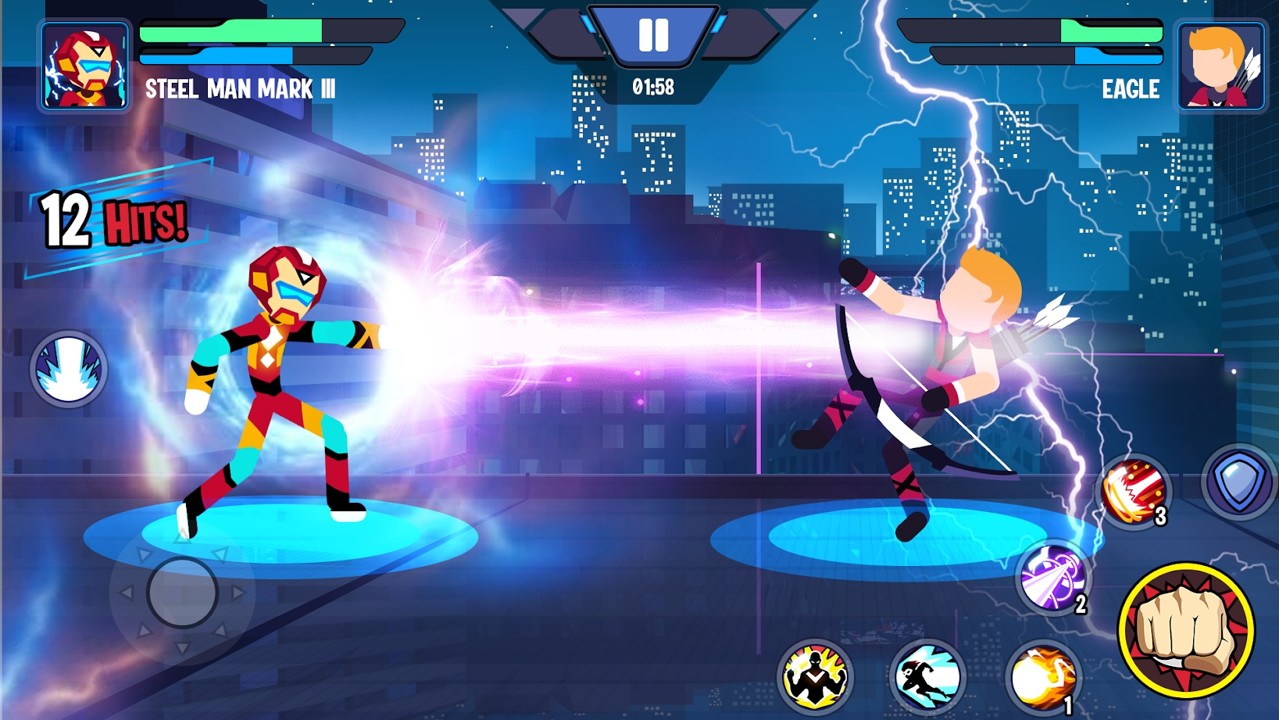Touch the virtual movement joystick
The height and width of the screenshot is (720, 1279).
point(182,593)
